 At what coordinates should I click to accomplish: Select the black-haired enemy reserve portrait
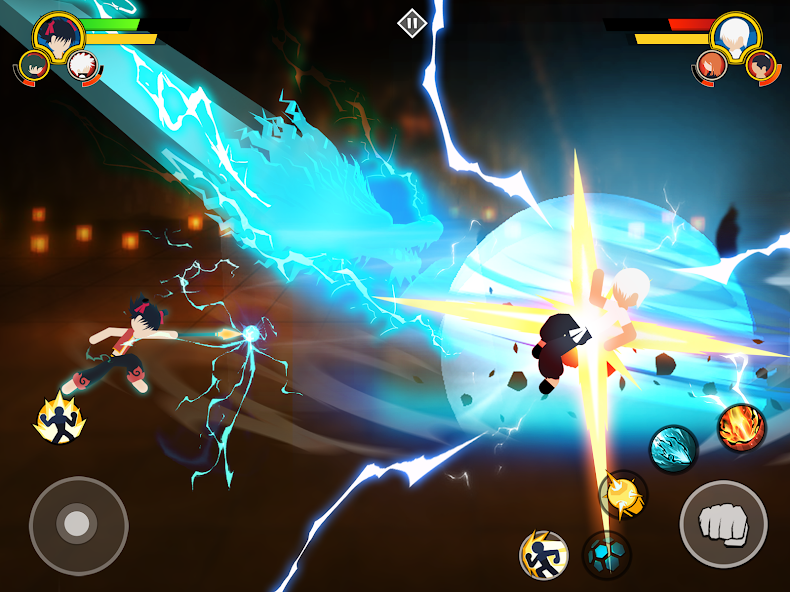coord(760,66)
